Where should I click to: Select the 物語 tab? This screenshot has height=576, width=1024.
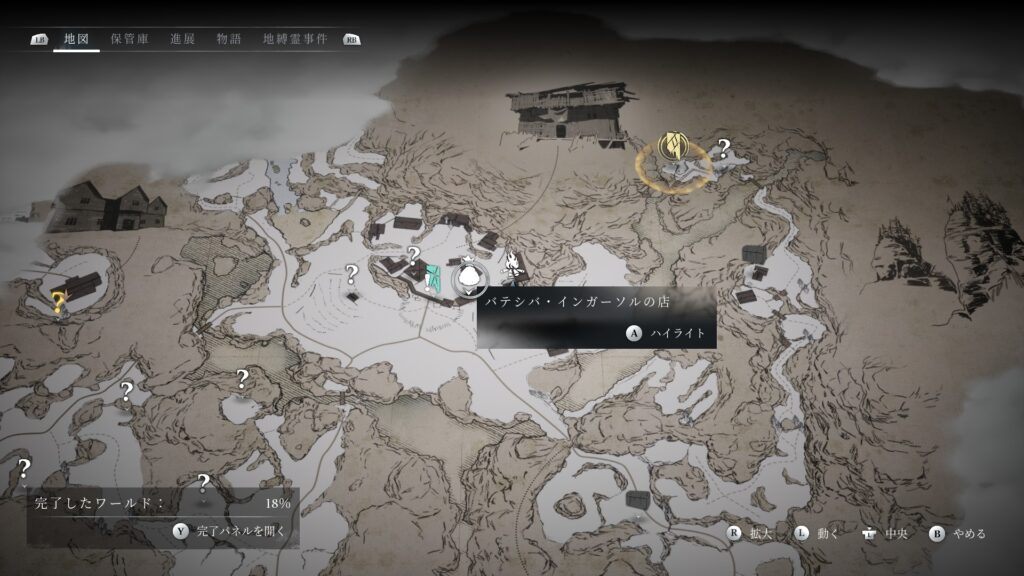[x=229, y=39]
